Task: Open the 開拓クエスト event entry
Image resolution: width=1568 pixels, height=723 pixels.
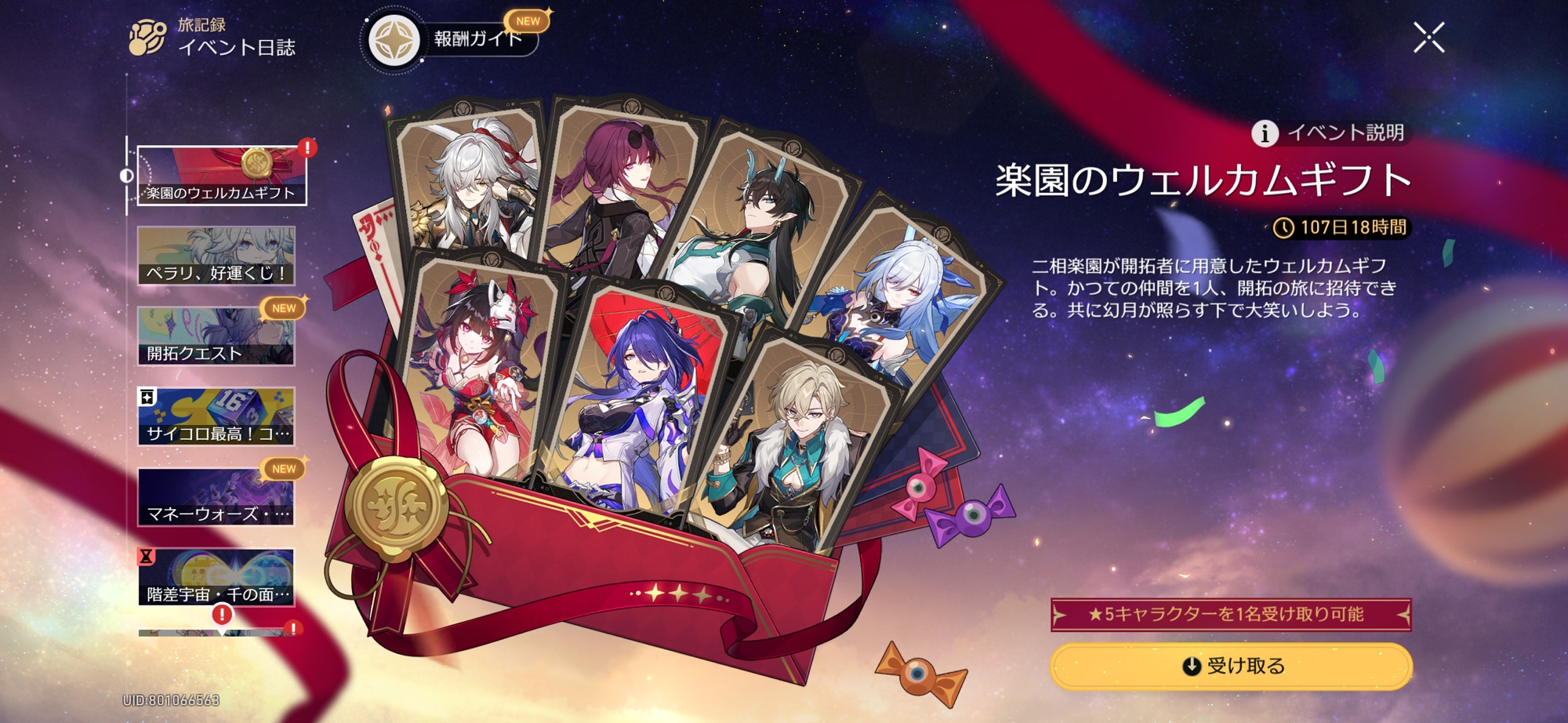Action: pos(216,336)
